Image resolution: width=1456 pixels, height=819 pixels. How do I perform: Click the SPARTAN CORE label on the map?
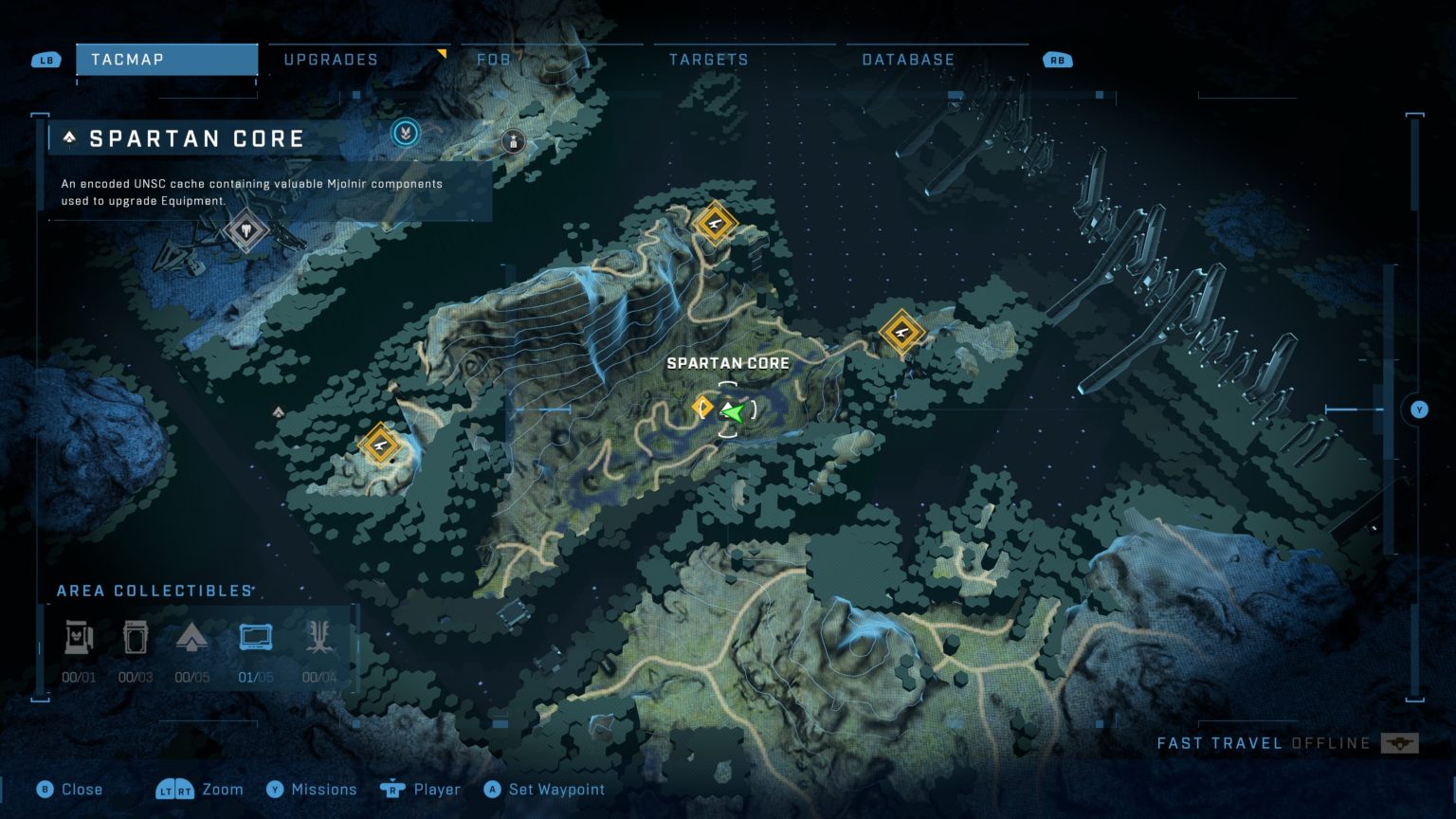pyautogui.click(x=729, y=363)
